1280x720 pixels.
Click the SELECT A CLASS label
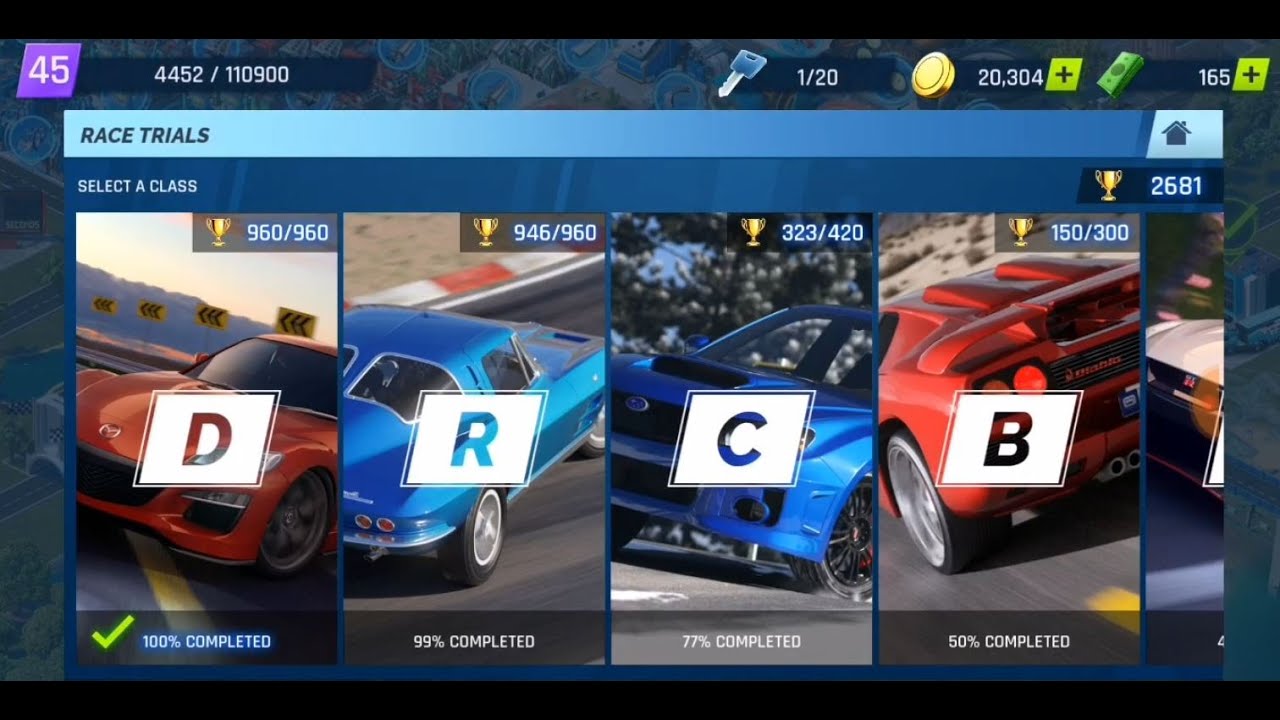coord(137,185)
